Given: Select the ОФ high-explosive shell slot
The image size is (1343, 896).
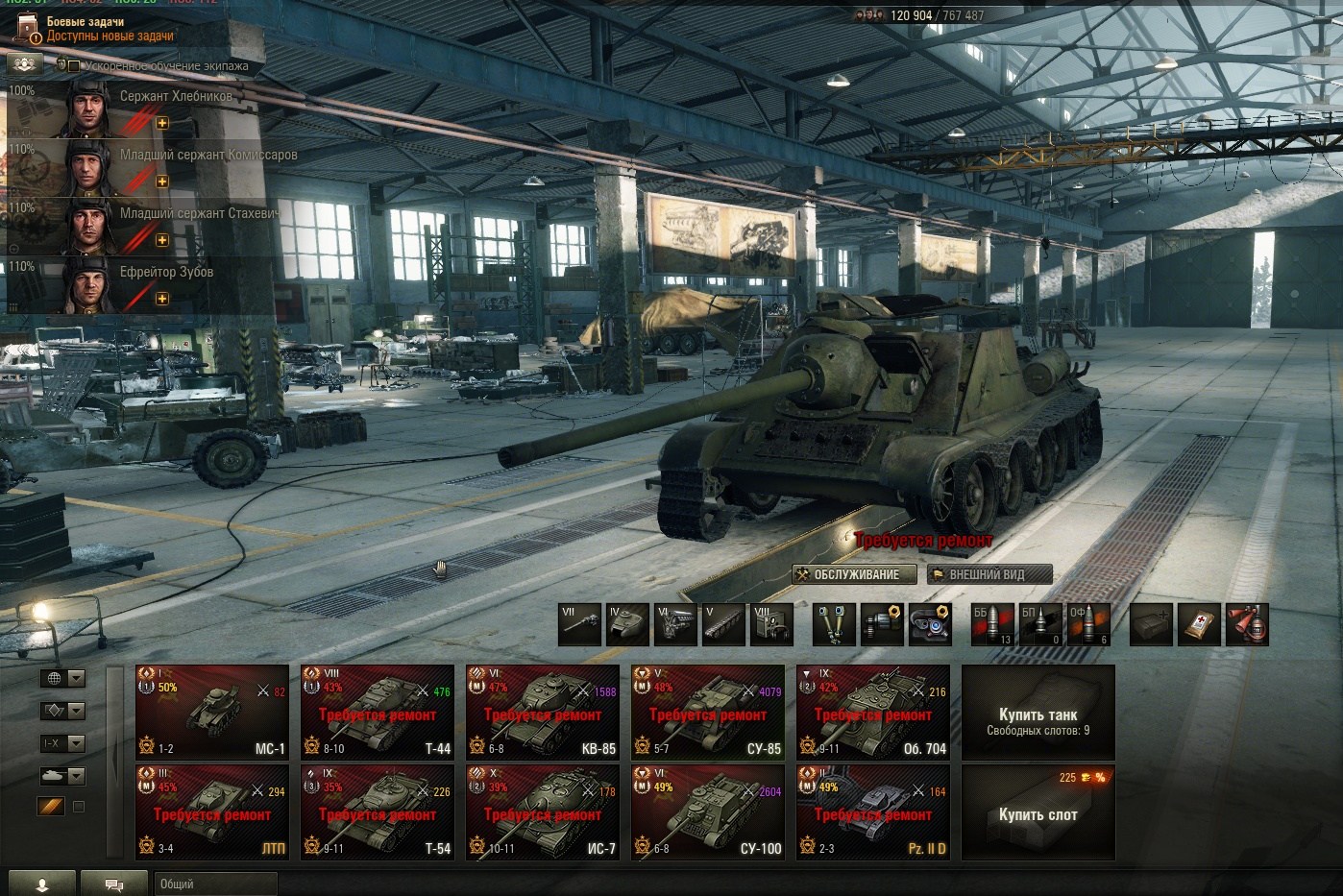Looking at the screenshot, I should (1087, 624).
